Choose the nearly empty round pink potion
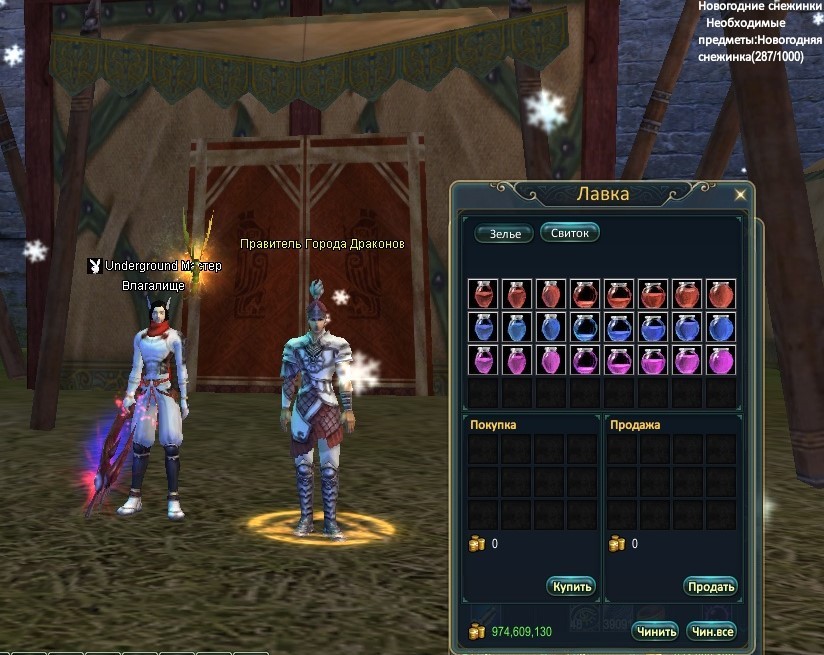This screenshot has height=655, width=824. click(x=586, y=360)
